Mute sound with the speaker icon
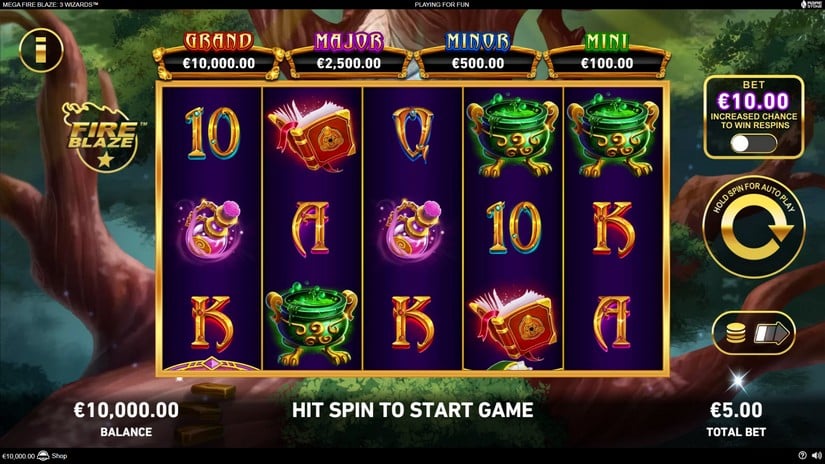 [x=815, y=457]
